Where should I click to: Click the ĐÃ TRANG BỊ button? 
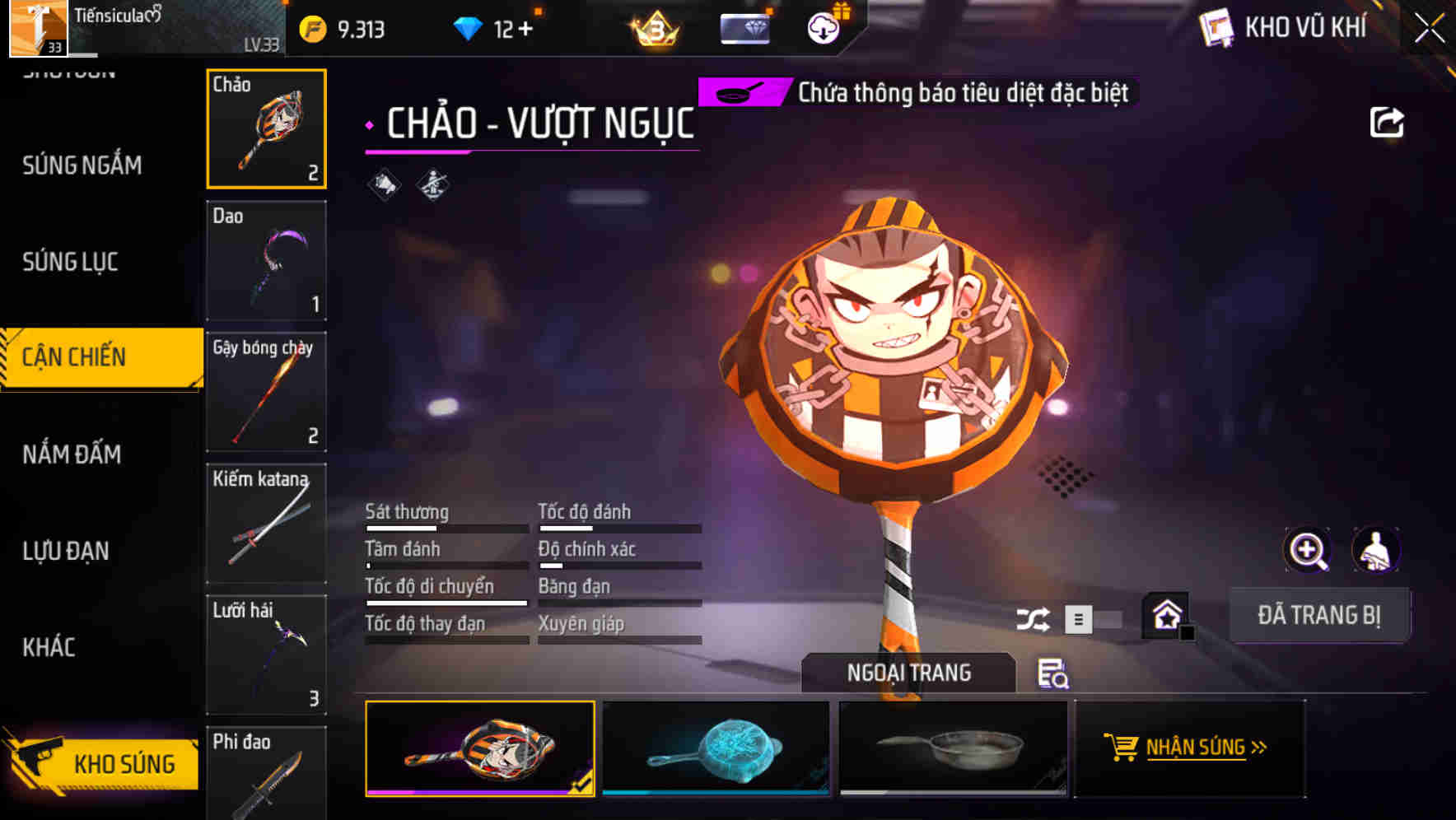tap(1319, 614)
